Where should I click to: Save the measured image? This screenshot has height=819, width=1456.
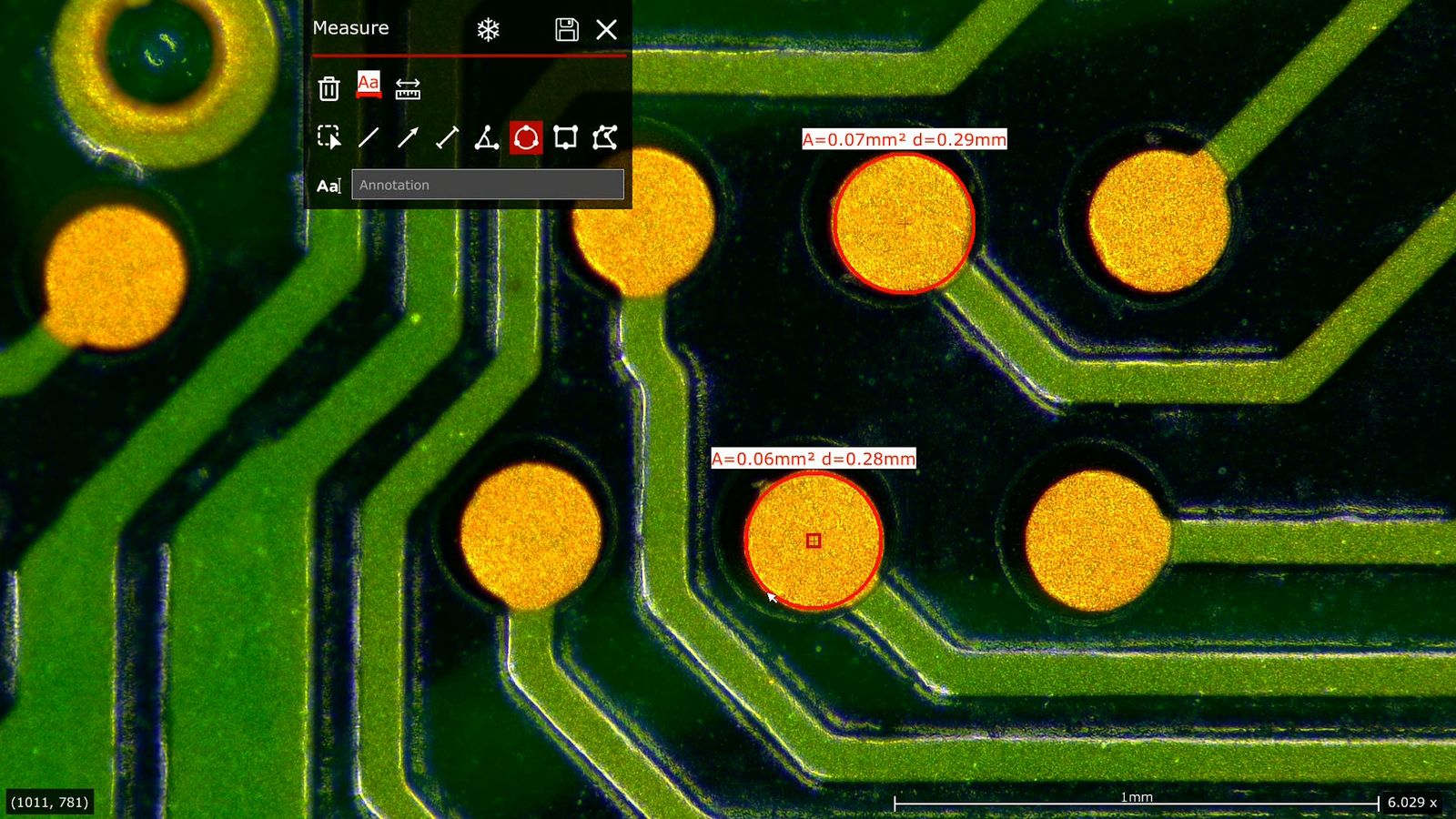(x=566, y=29)
